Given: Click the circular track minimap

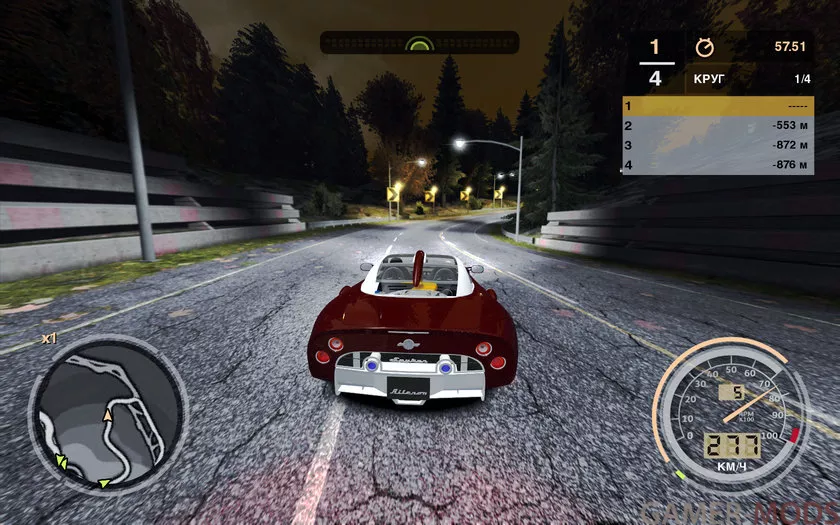Looking at the screenshot, I should [x=107, y=415].
